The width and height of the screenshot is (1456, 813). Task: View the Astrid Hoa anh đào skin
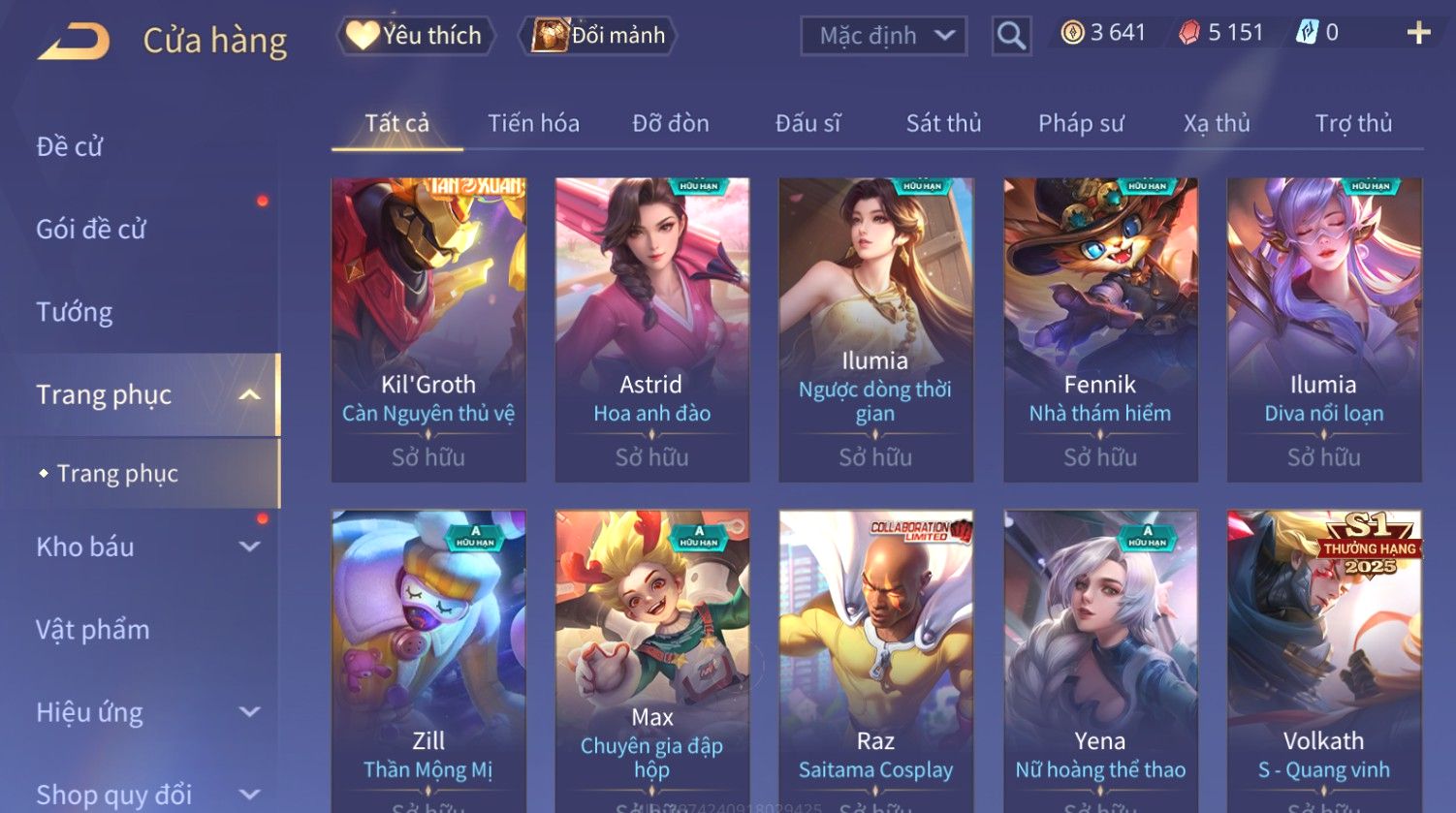click(651, 329)
